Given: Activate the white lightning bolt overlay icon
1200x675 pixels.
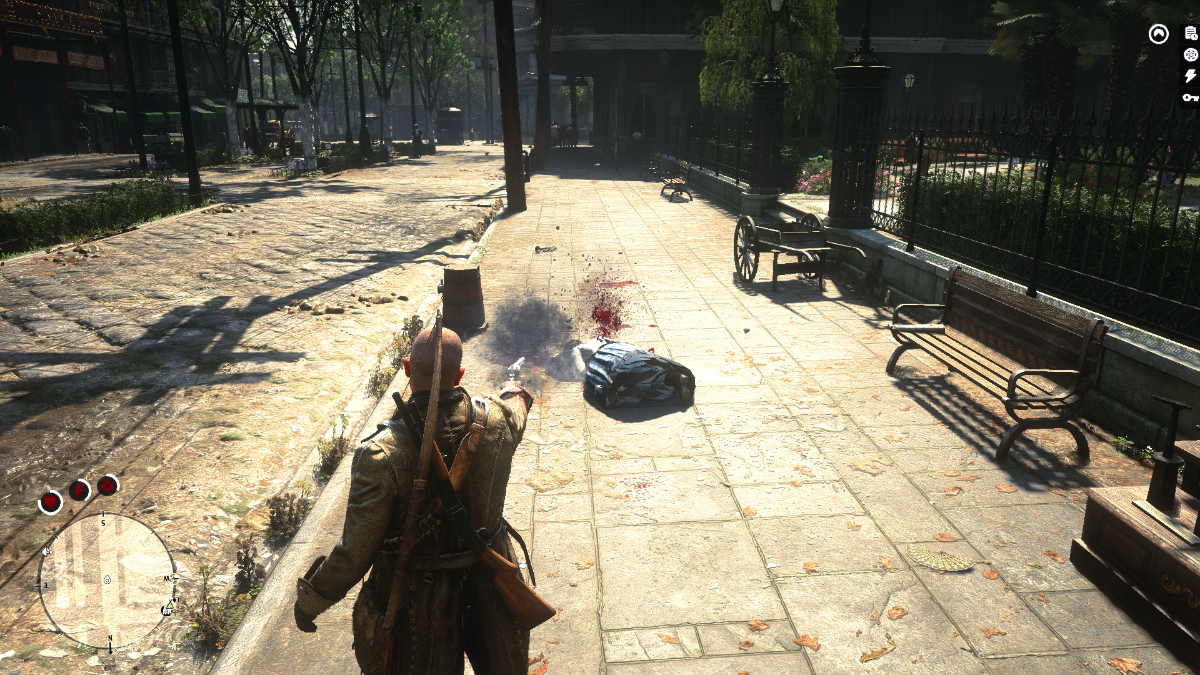Looking at the screenshot, I should point(1190,76).
